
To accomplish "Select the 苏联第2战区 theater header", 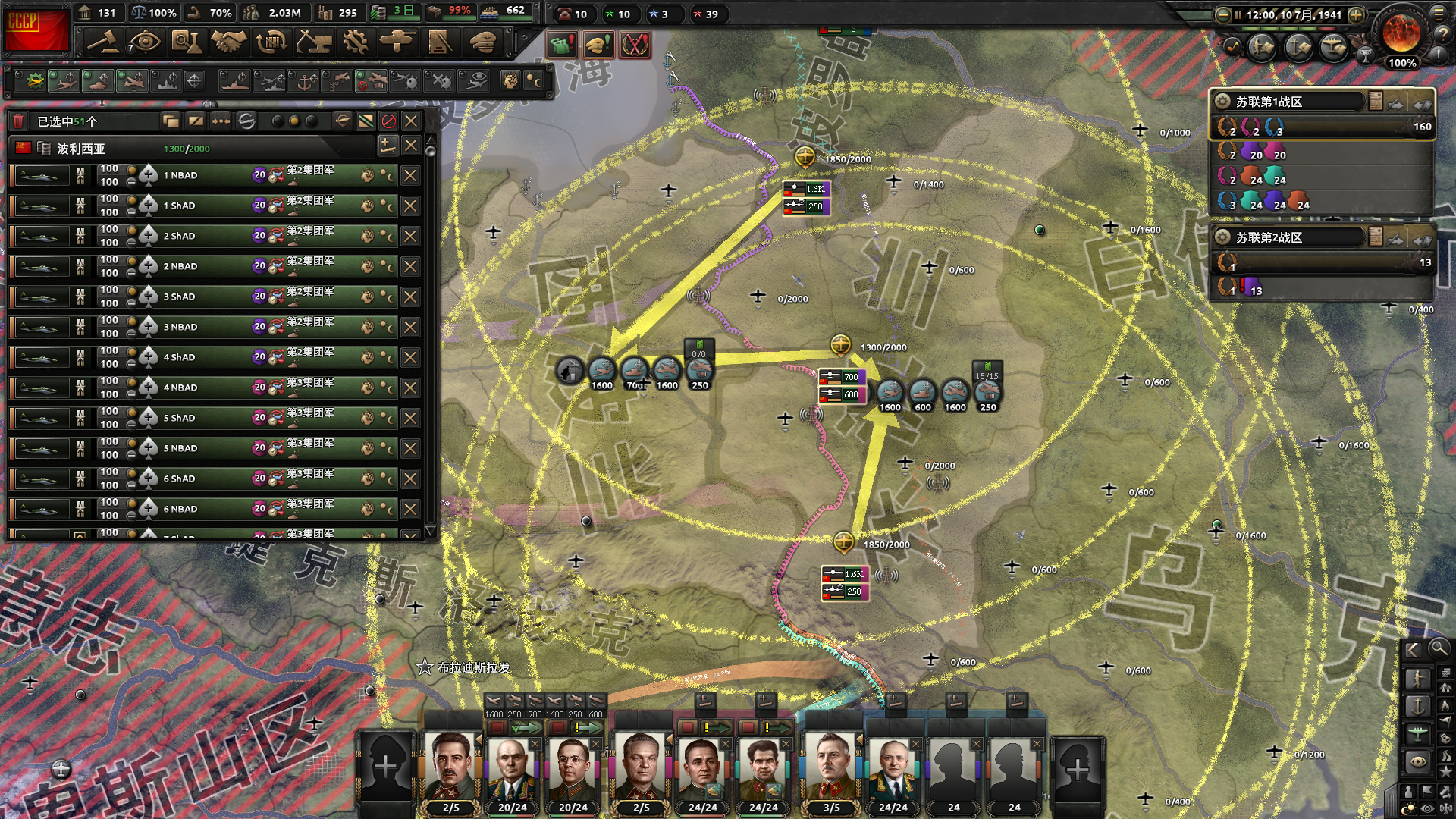I will pyautogui.click(x=1289, y=237).
